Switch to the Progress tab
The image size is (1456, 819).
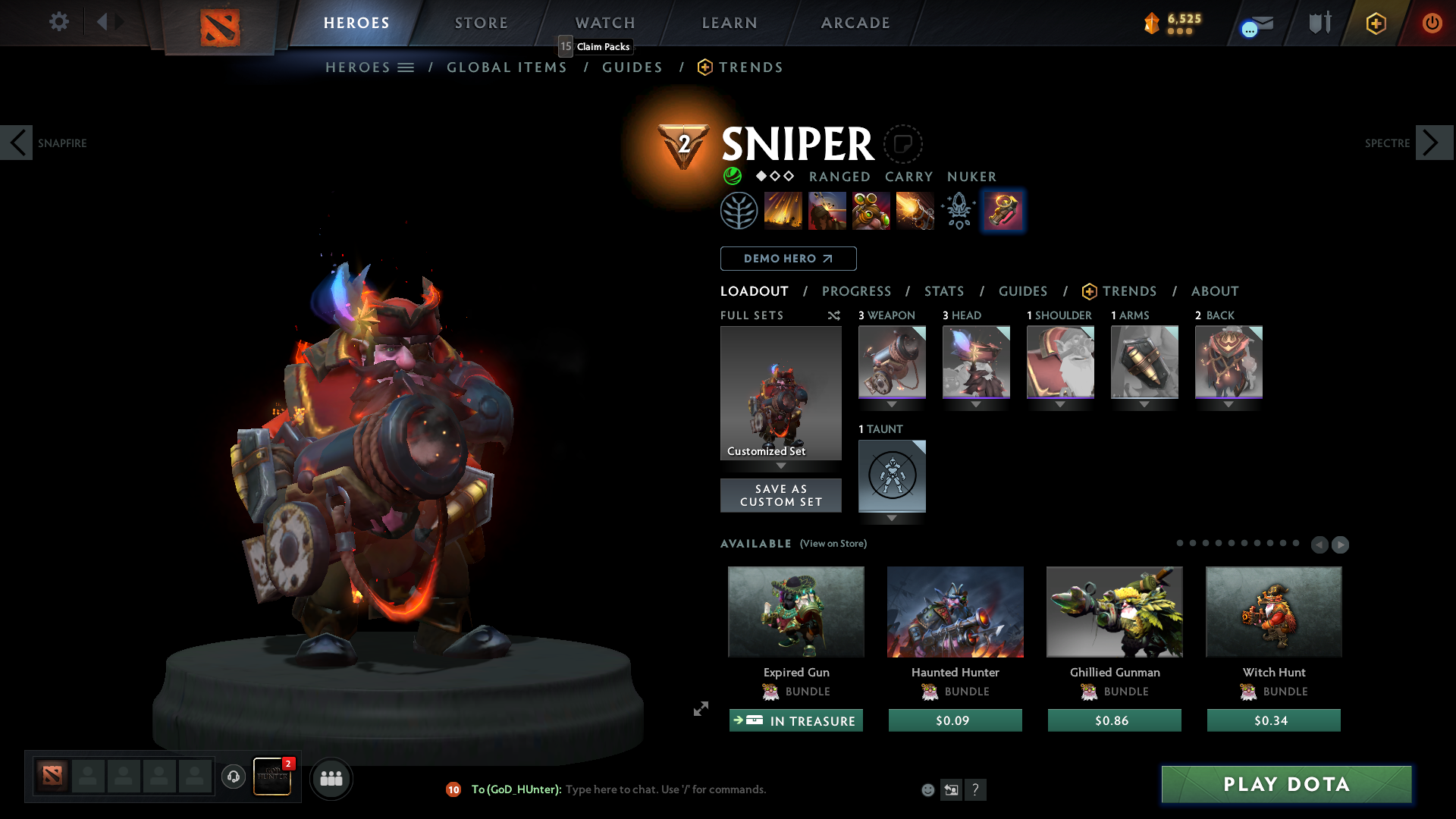(x=857, y=291)
